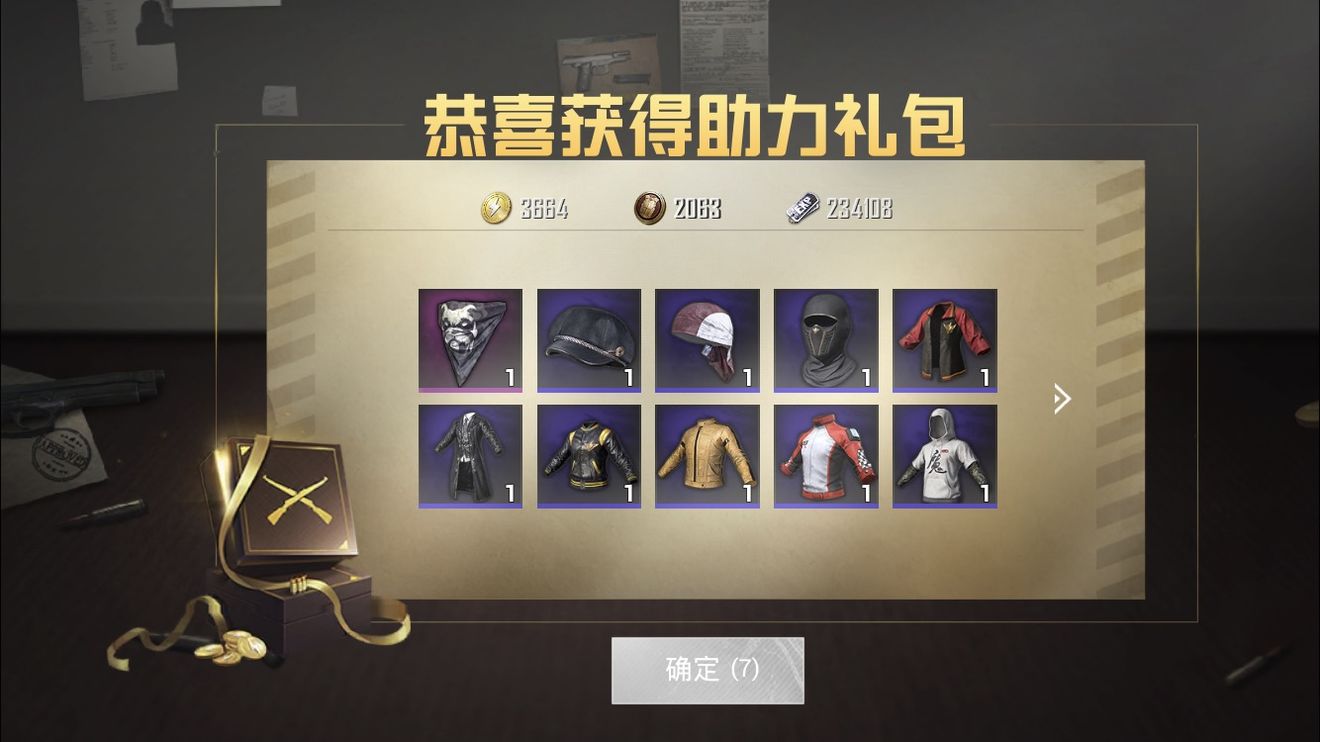Screen dimensions: 1320x742
Task: Select the red and white headwrap item
Action: coord(707,340)
